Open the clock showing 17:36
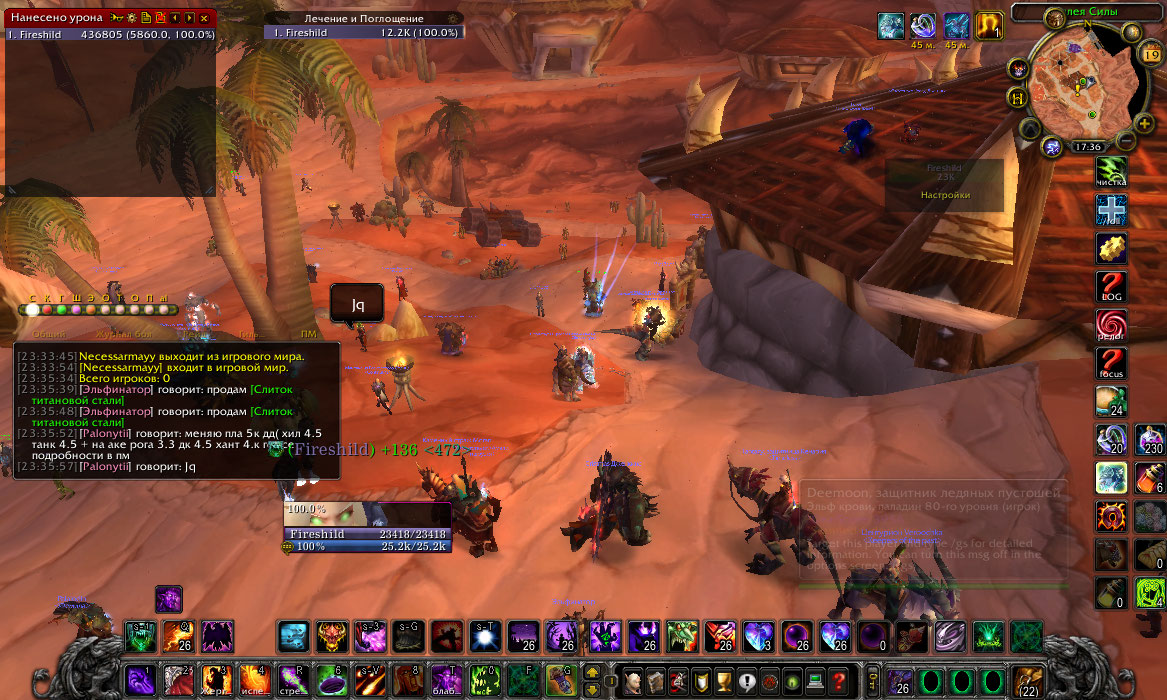The image size is (1167, 700). point(1087,147)
